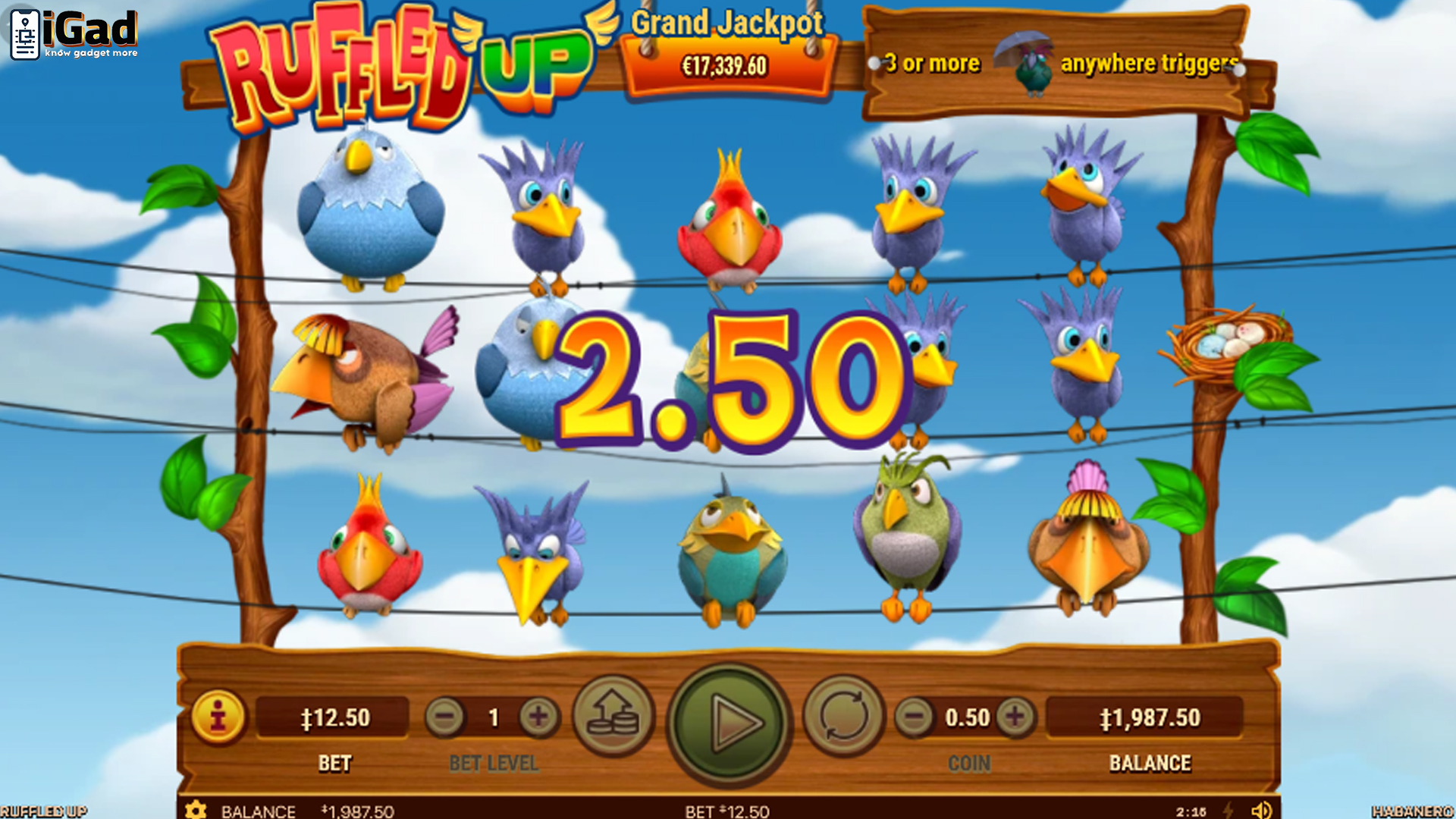This screenshot has width=1456, height=819.
Task: Increase the bet level
Action: pyautogui.click(x=538, y=717)
